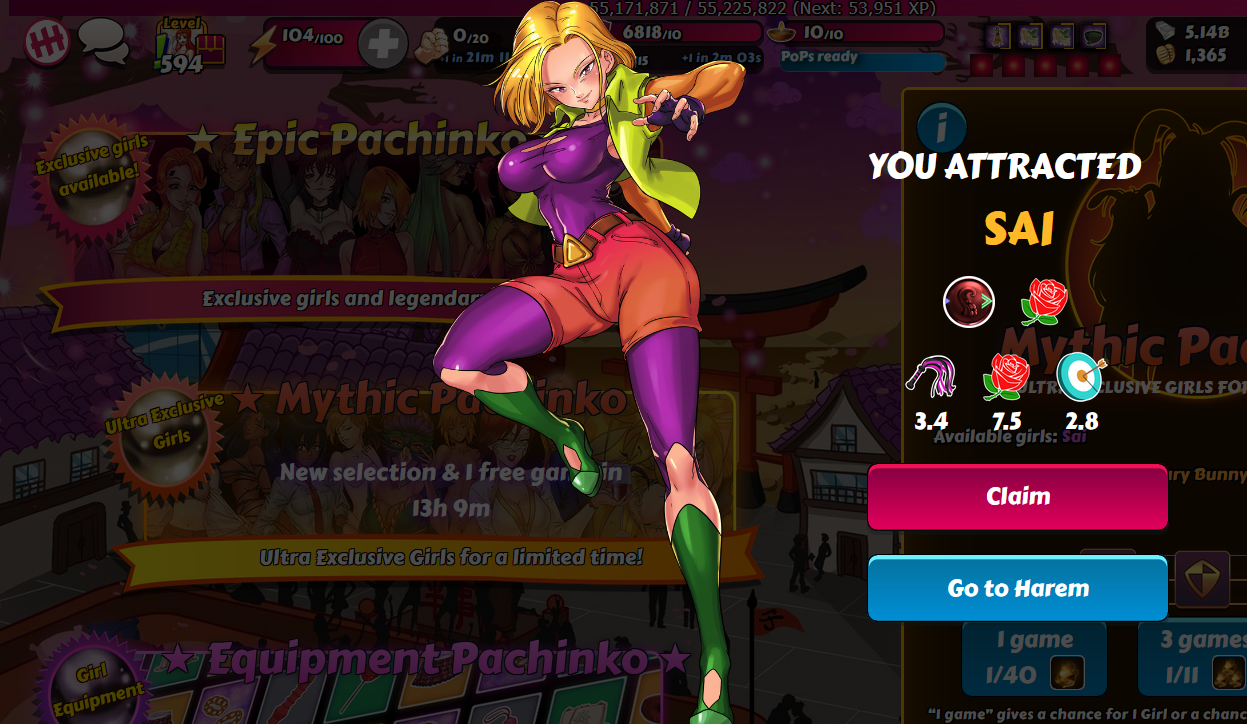Play 1 game of Mythic Pachinko
This screenshot has height=724, width=1247.
[x=1033, y=658]
